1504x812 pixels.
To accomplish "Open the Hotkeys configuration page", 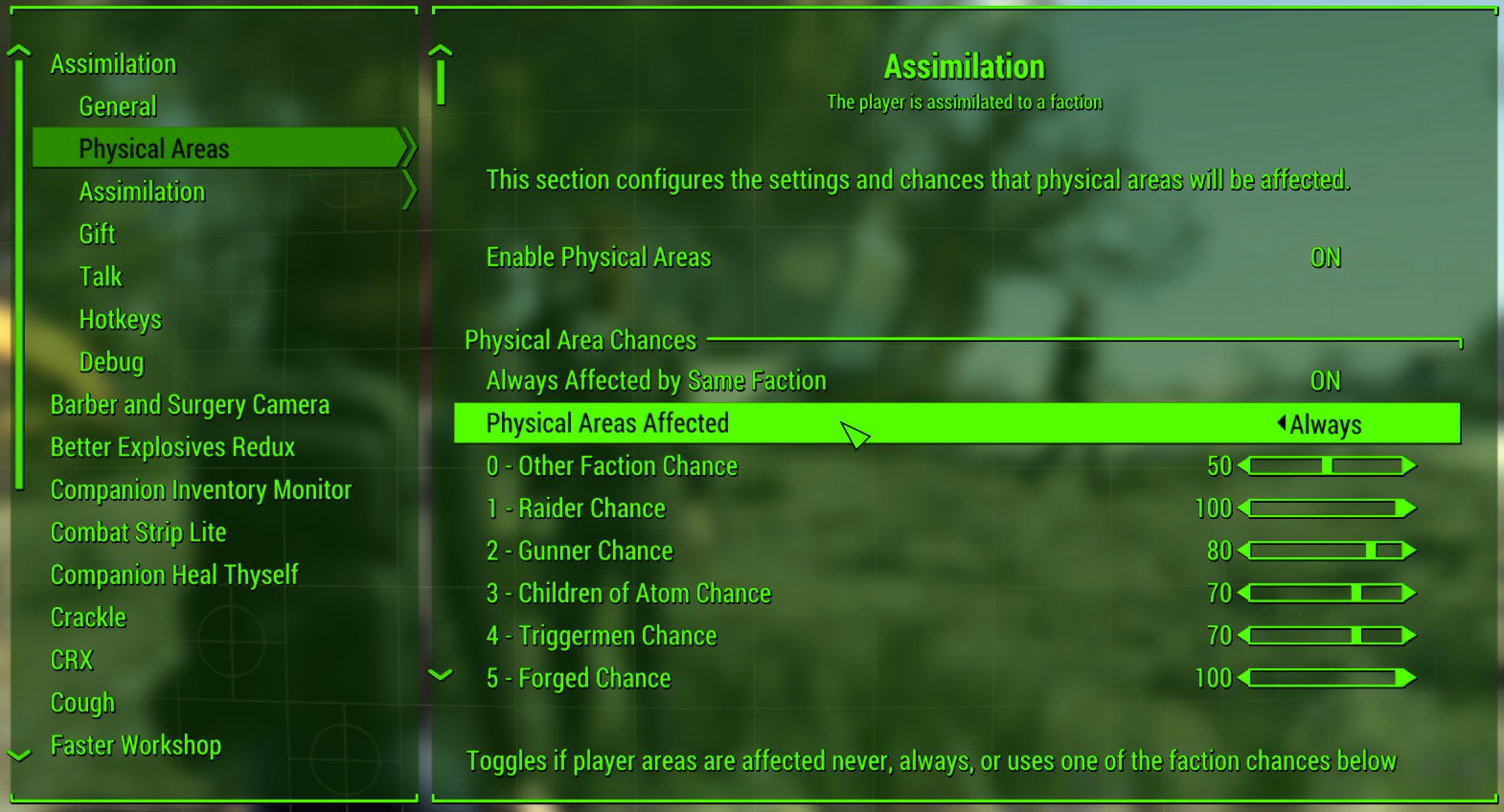I will [x=121, y=319].
